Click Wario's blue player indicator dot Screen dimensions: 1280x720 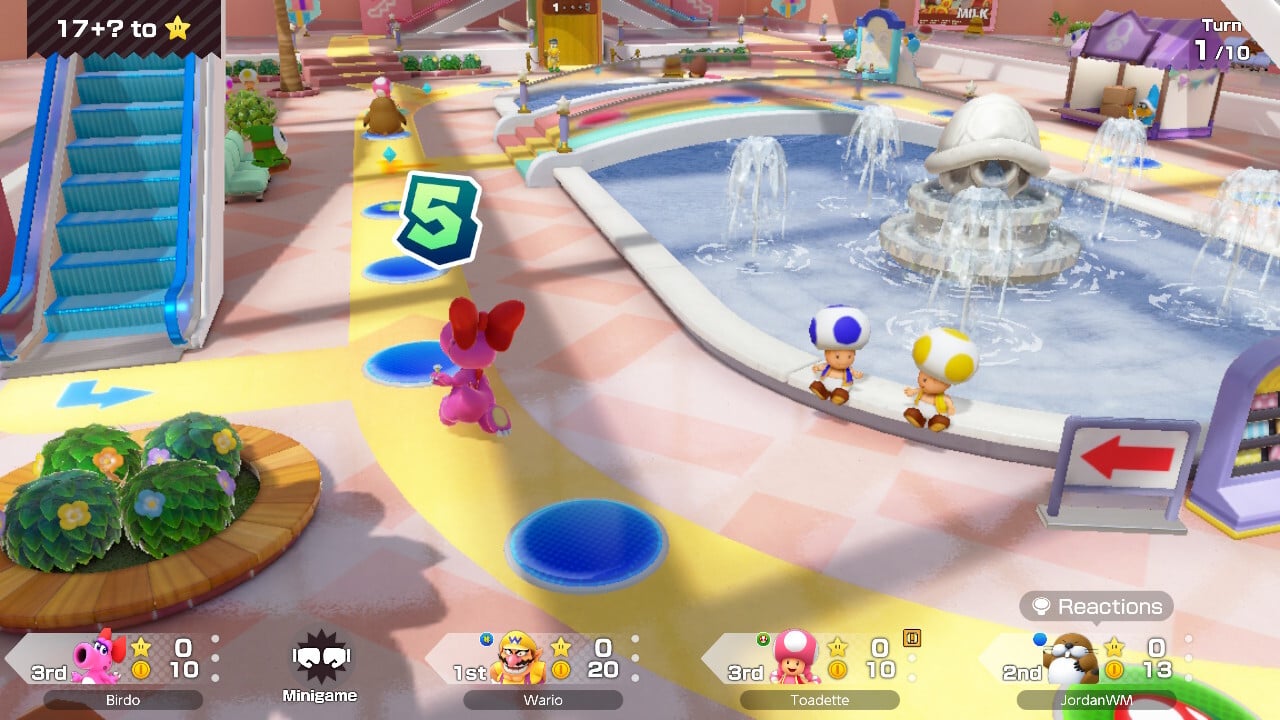point(484,640)
